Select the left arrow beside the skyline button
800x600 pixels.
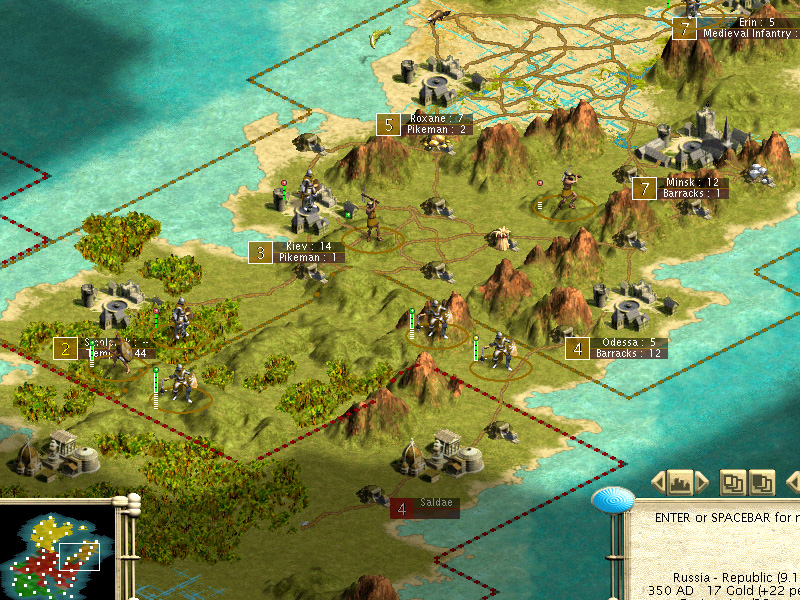pyautogui.click(x=658, y=482)
